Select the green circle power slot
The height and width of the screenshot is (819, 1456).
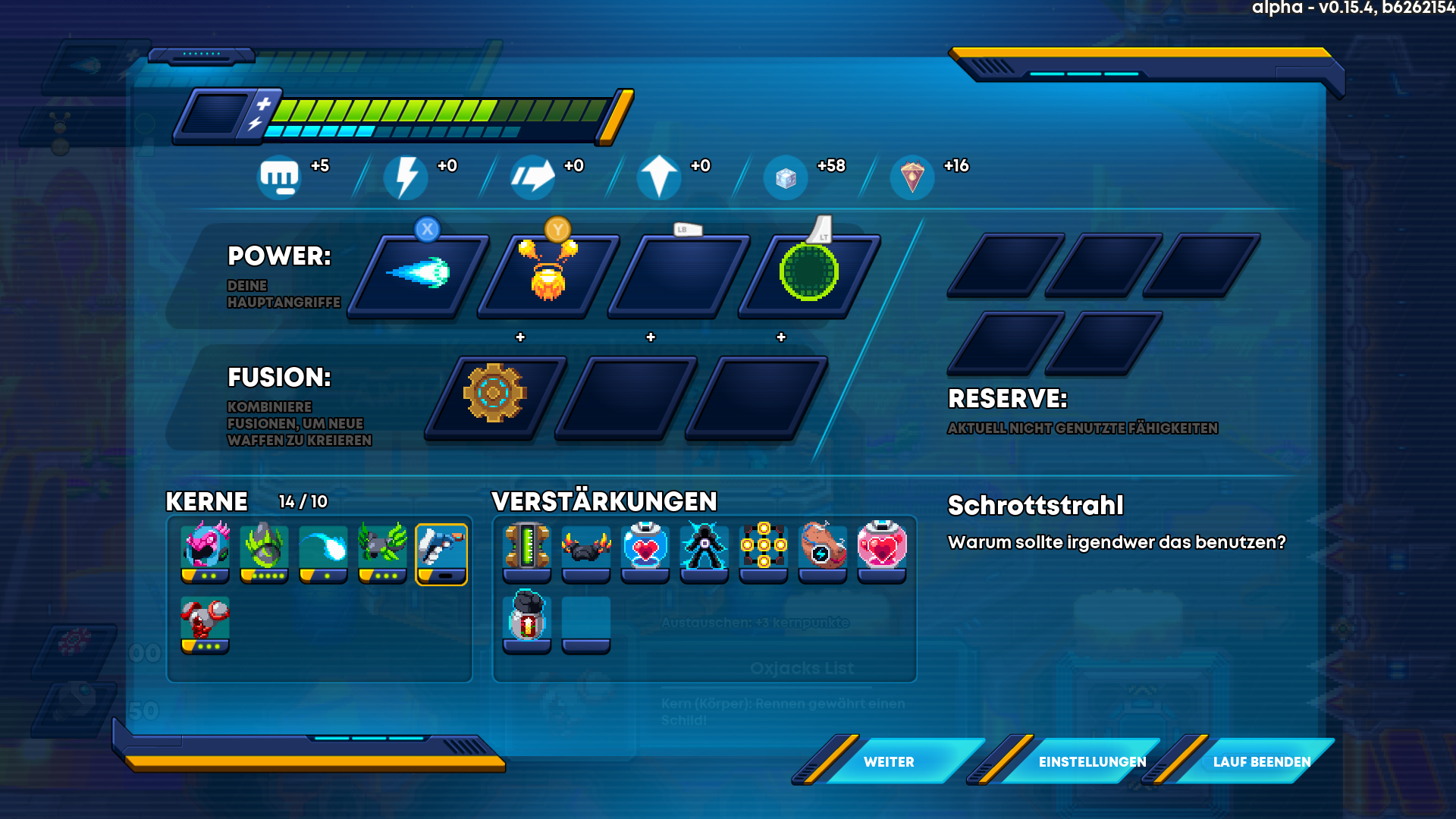[809, 275]
